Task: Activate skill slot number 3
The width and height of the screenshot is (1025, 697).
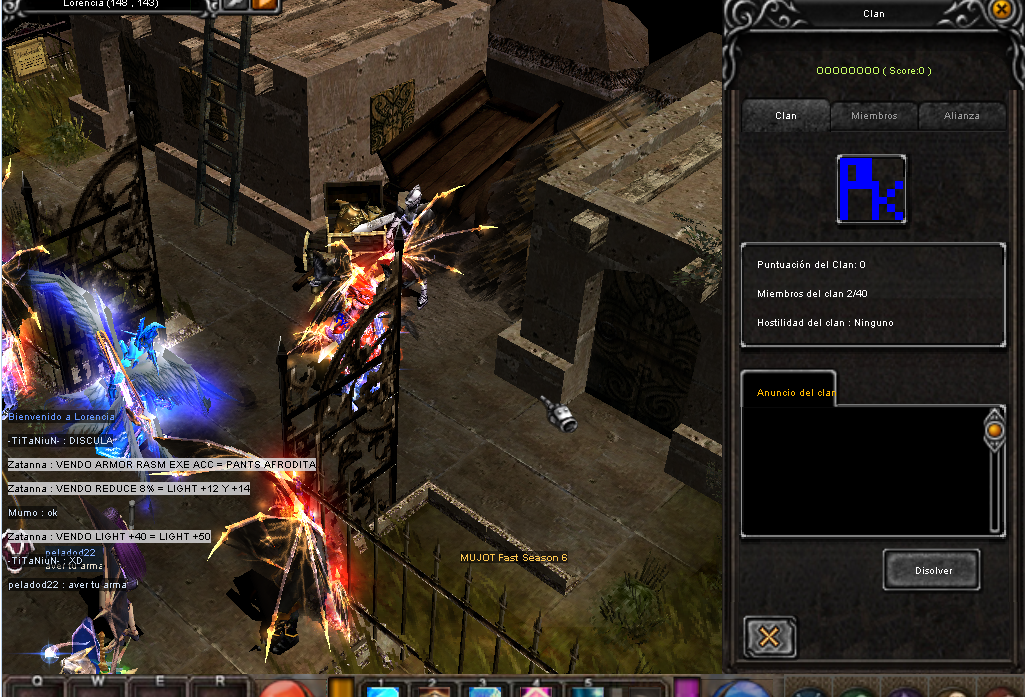Action: click(x=484, y=689)
